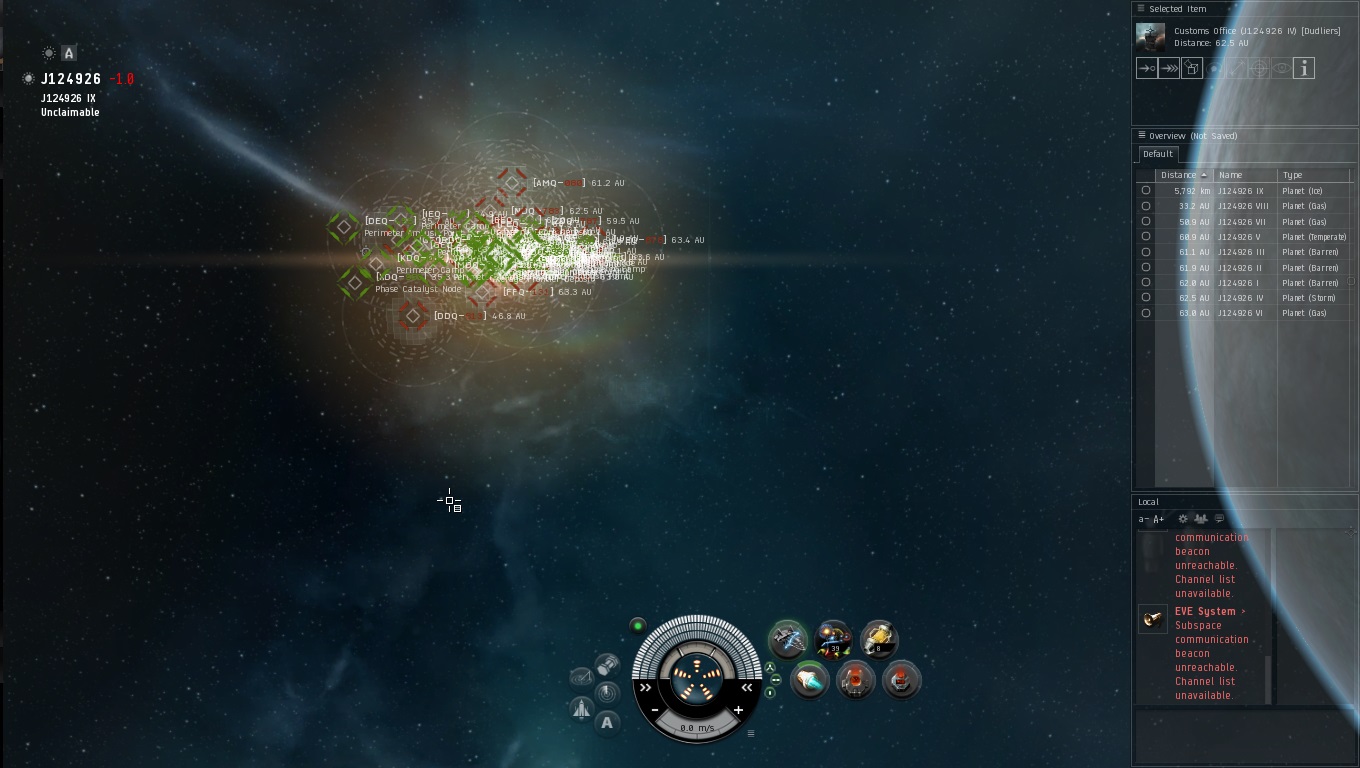
Task: Open the Overview window menu icon
Action: tap(1141, 135)
